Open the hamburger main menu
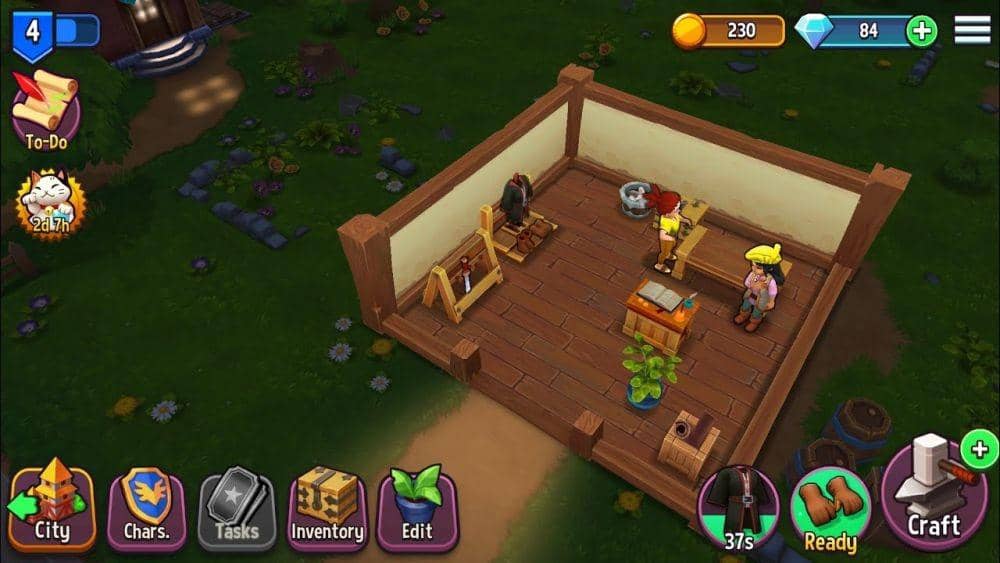Screen dimensions: 1000x563 tap(972, 30)
